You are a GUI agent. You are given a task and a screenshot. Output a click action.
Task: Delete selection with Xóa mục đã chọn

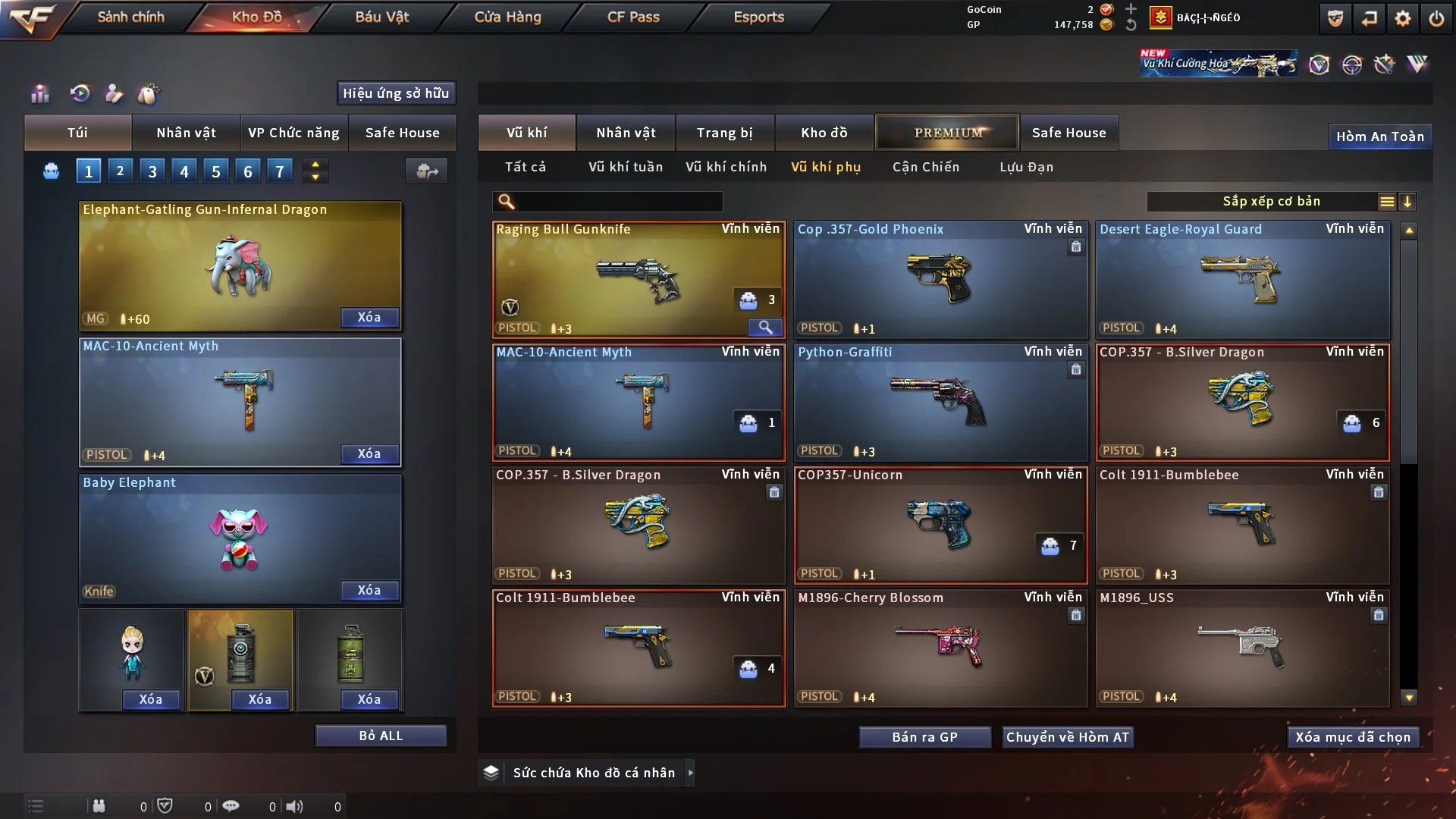point(1352,737)
